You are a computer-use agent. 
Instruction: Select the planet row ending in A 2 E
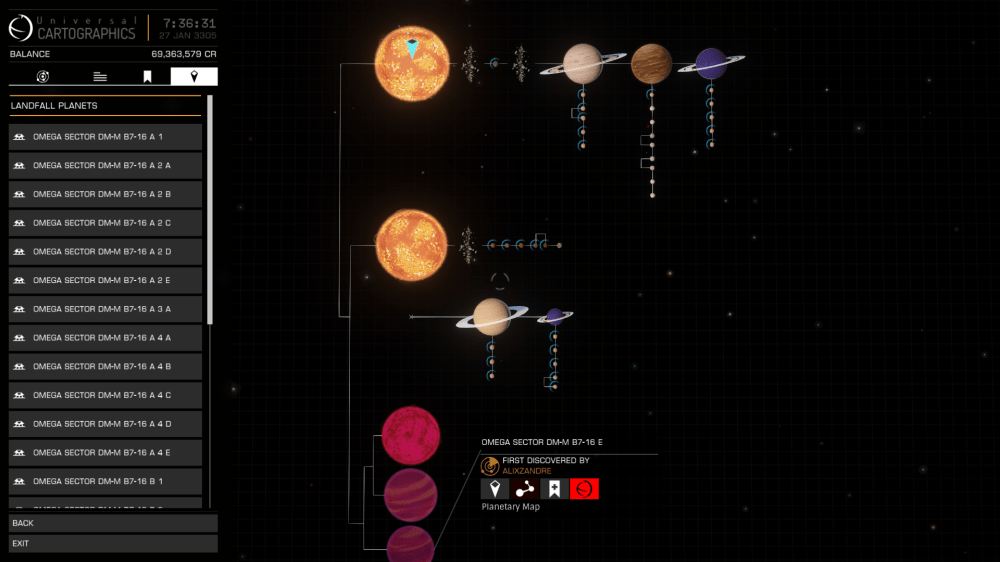pos(105,280)
